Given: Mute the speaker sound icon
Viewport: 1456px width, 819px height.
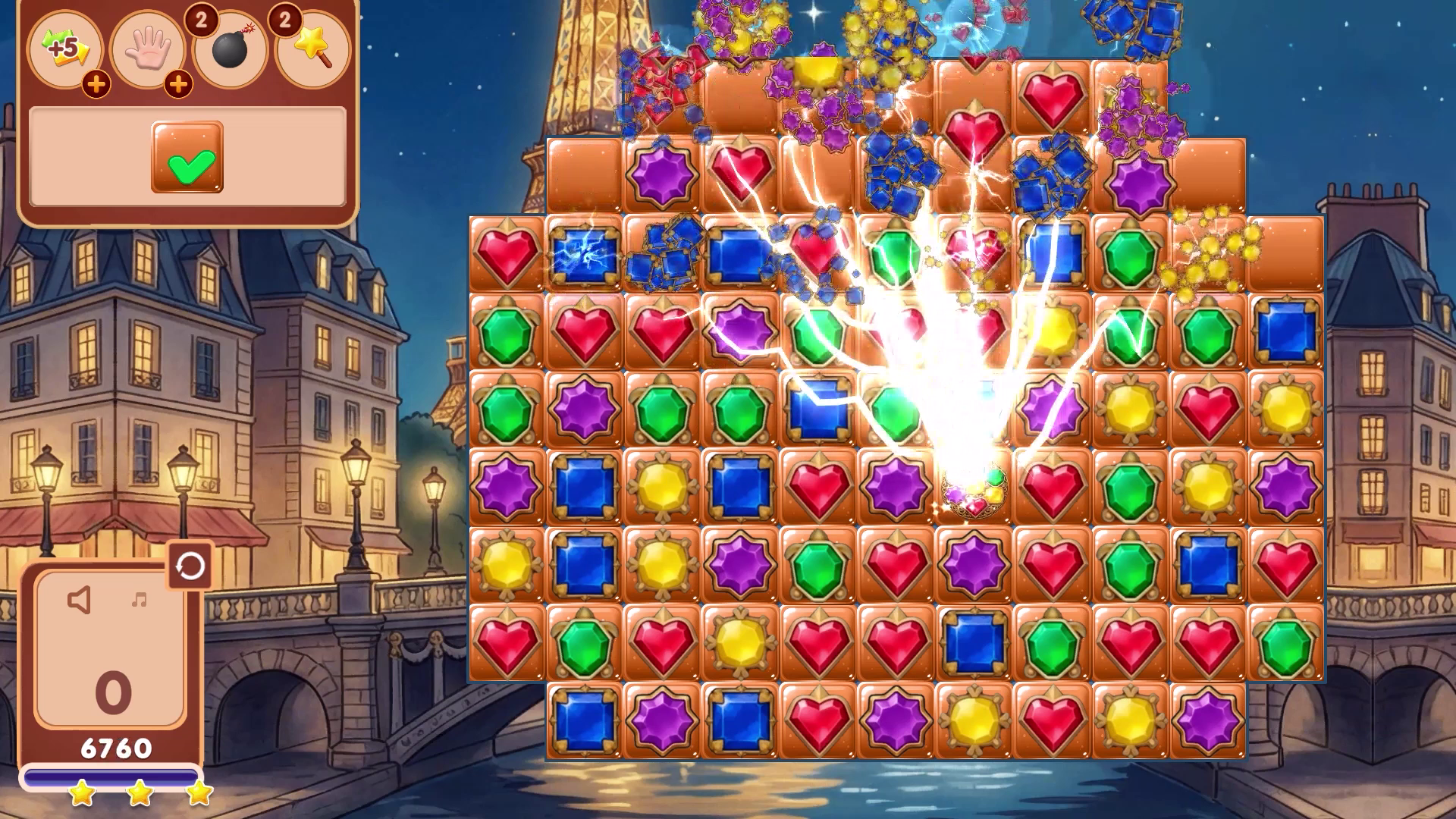Looking at the screenshot, I should [80, 599].
